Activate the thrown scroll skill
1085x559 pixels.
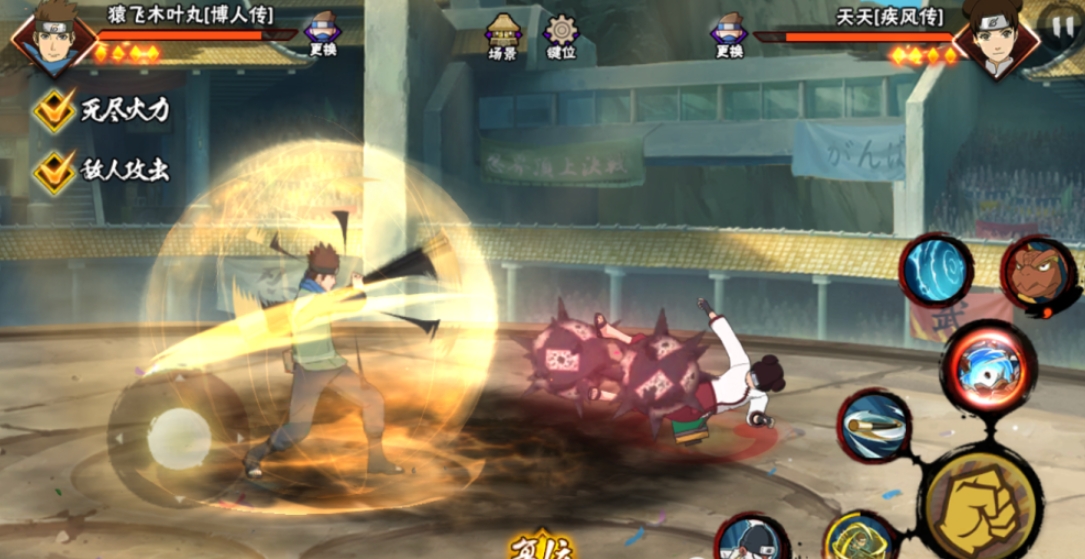tap(872, 429)
